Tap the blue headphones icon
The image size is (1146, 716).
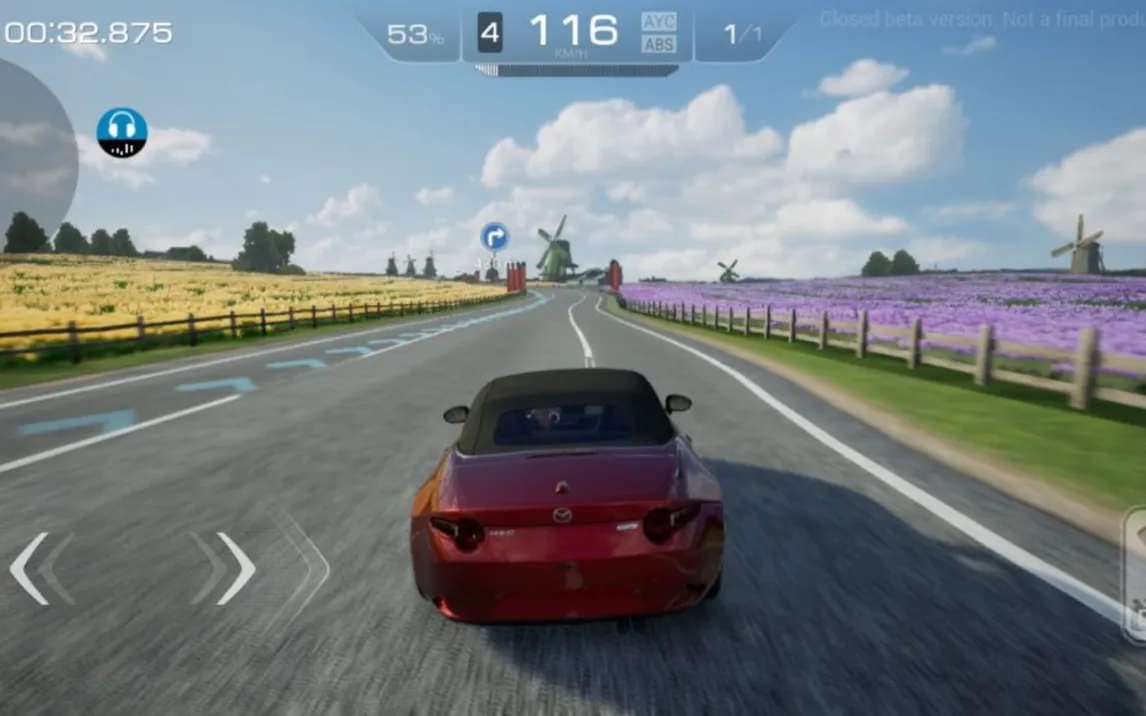click(122, 133)
